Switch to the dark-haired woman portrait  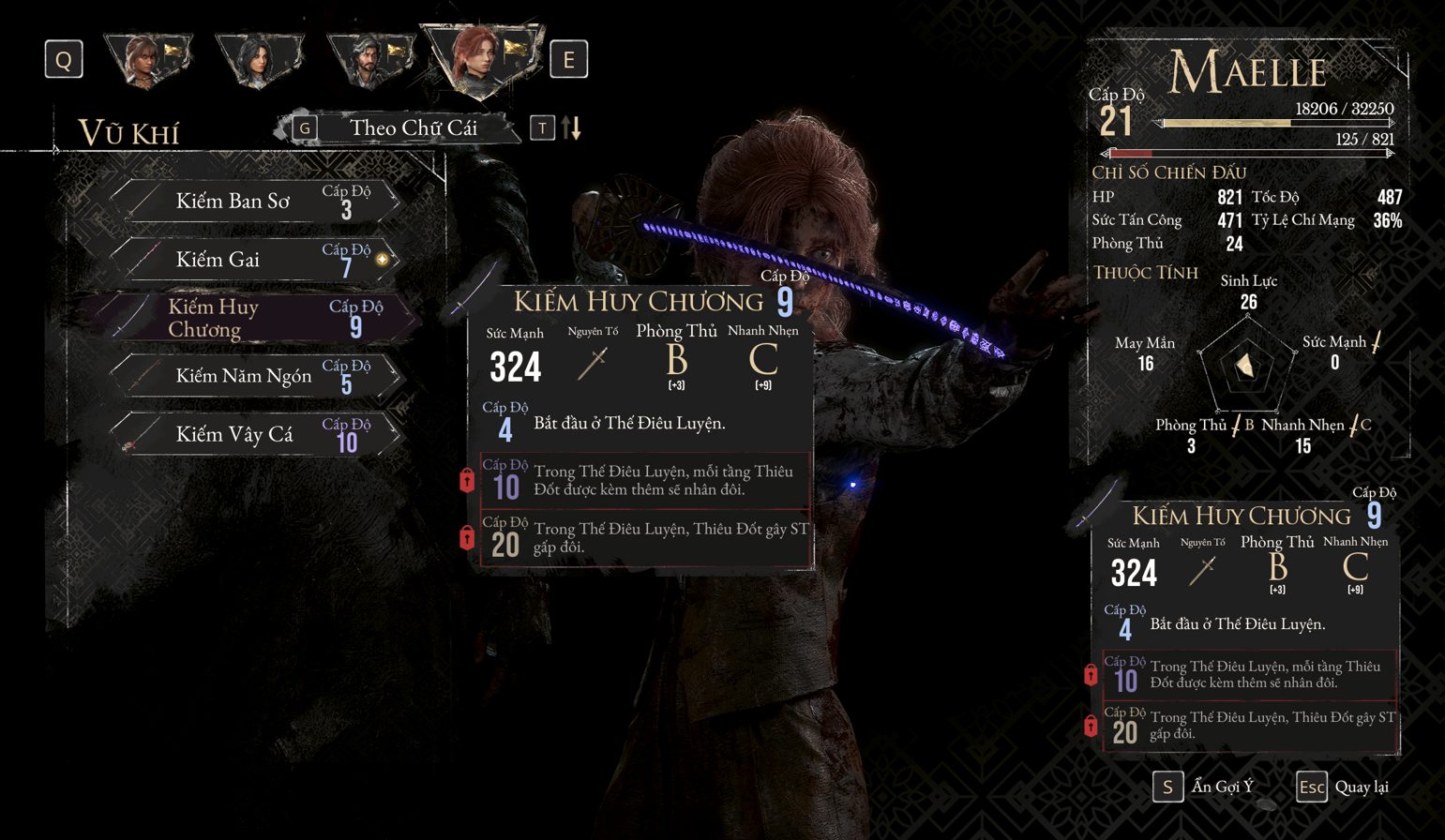pos(258,60)
